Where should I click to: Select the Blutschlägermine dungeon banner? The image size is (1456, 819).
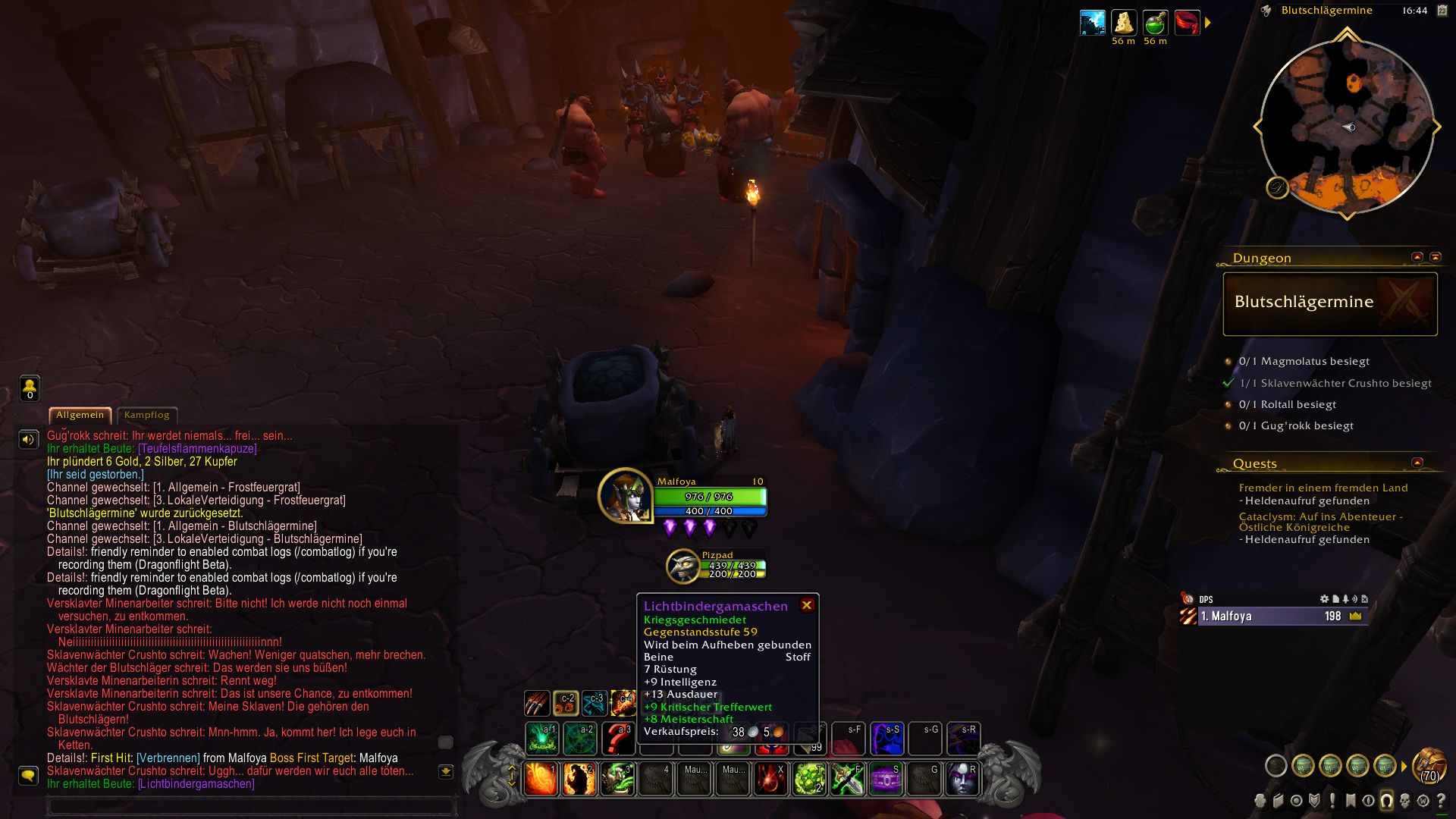(1330, 303)
